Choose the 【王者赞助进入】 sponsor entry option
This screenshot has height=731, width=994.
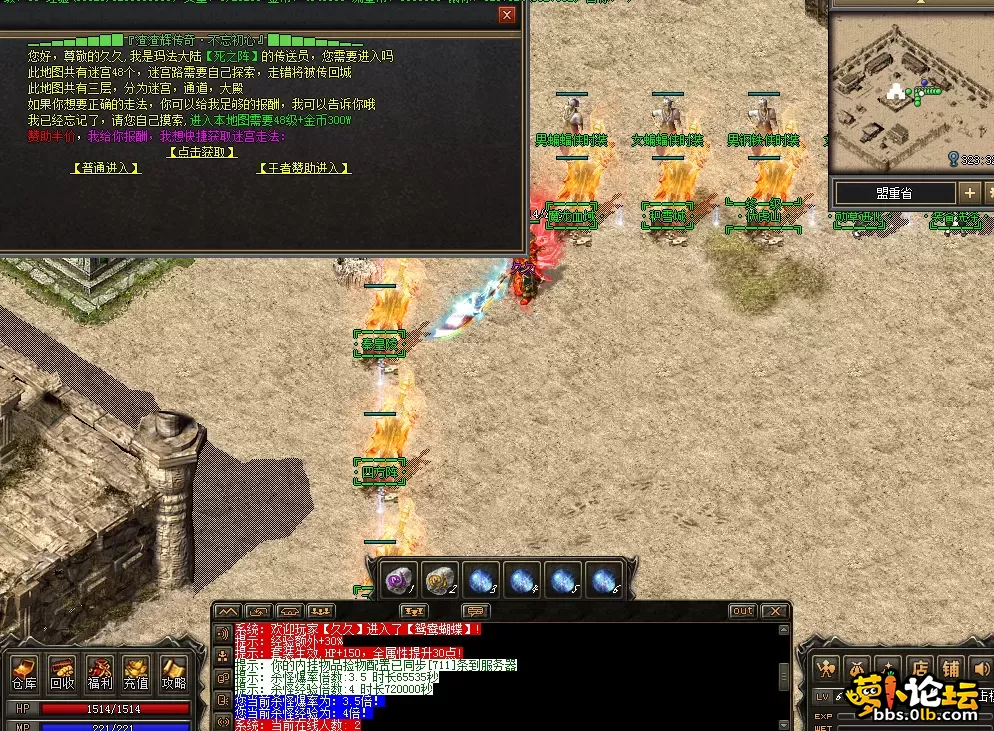click(305, 168)
